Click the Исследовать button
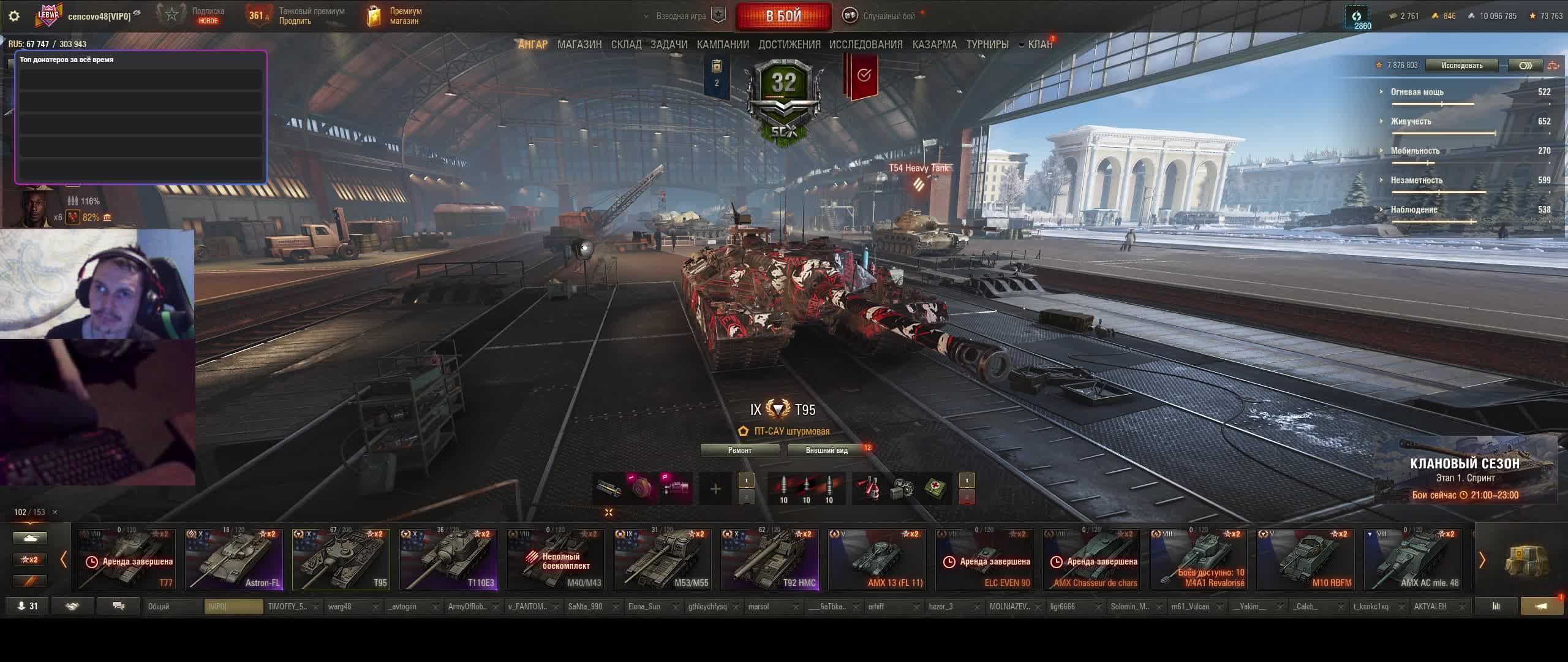 tap(1461, 66)
